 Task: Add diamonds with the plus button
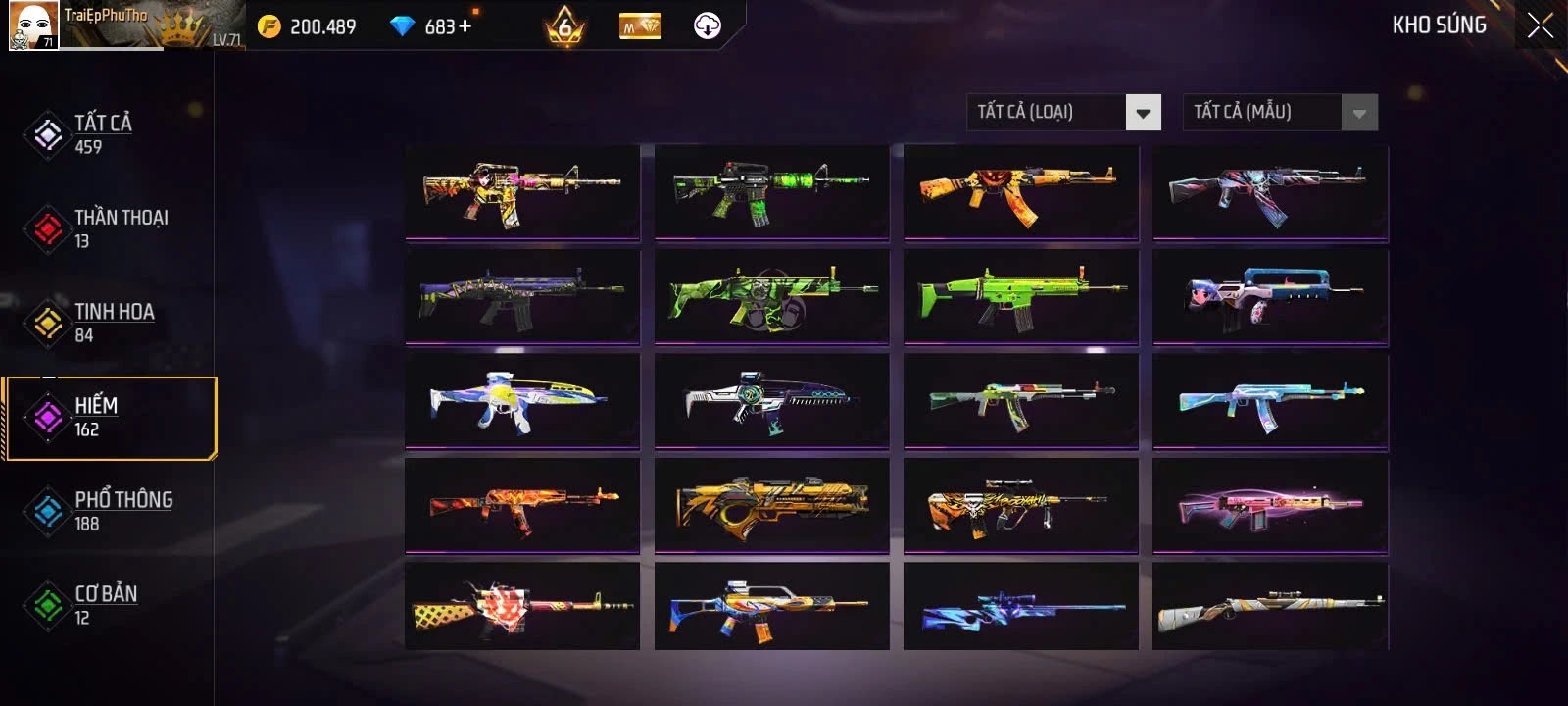(x=465, y=26)
